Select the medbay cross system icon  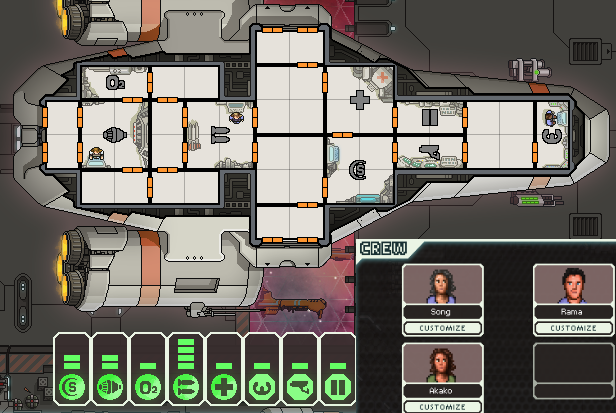point(223,387)
